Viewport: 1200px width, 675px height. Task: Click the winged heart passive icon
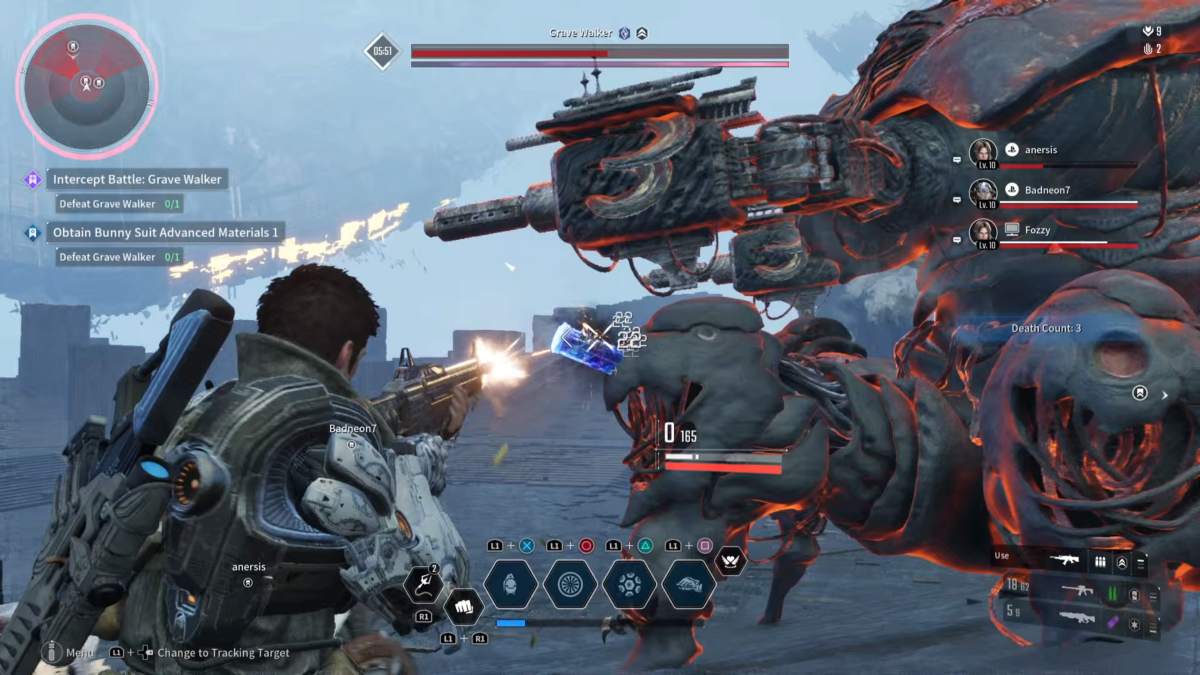pos(731,563)
